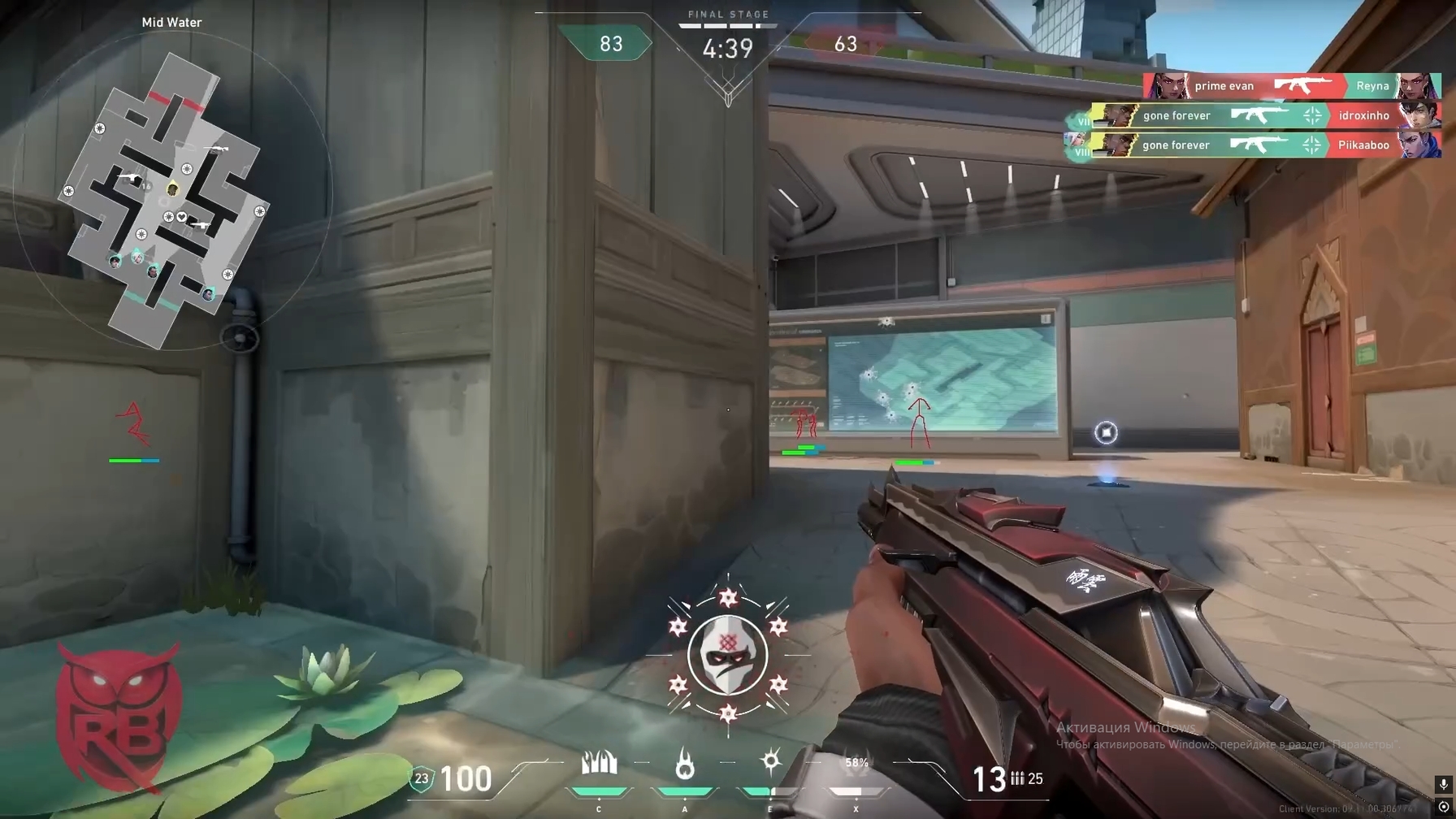Select the E ability icon above its charge bar
The image size is (1456, 819).
[769, 760]
